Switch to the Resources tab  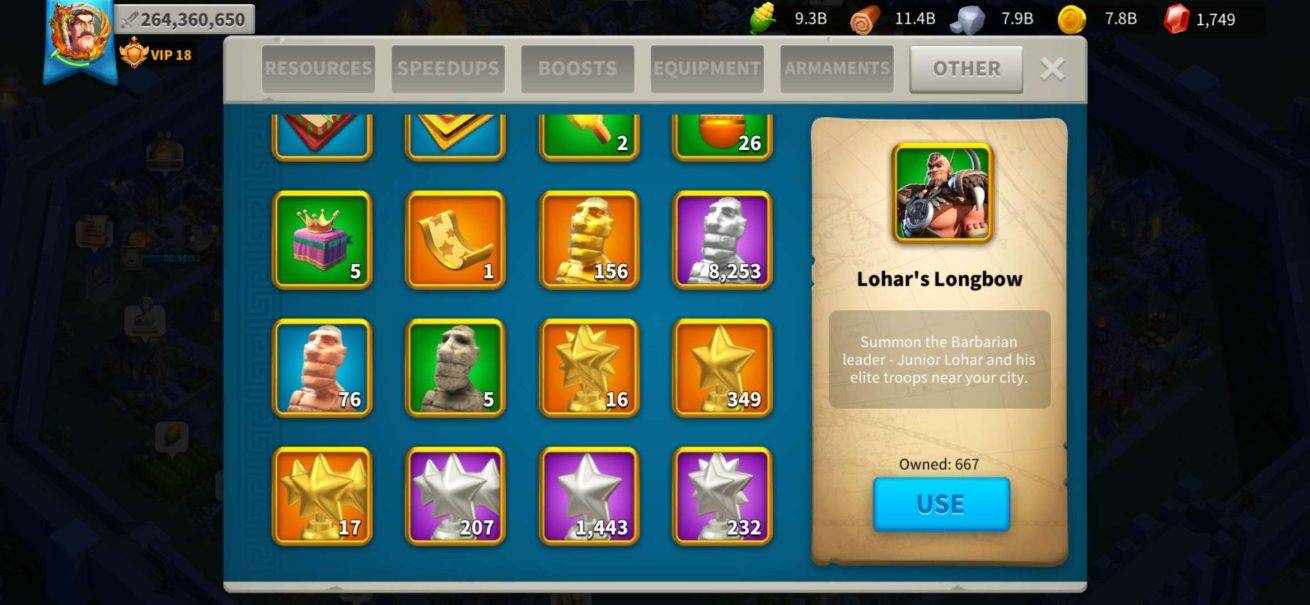[318, 68]
